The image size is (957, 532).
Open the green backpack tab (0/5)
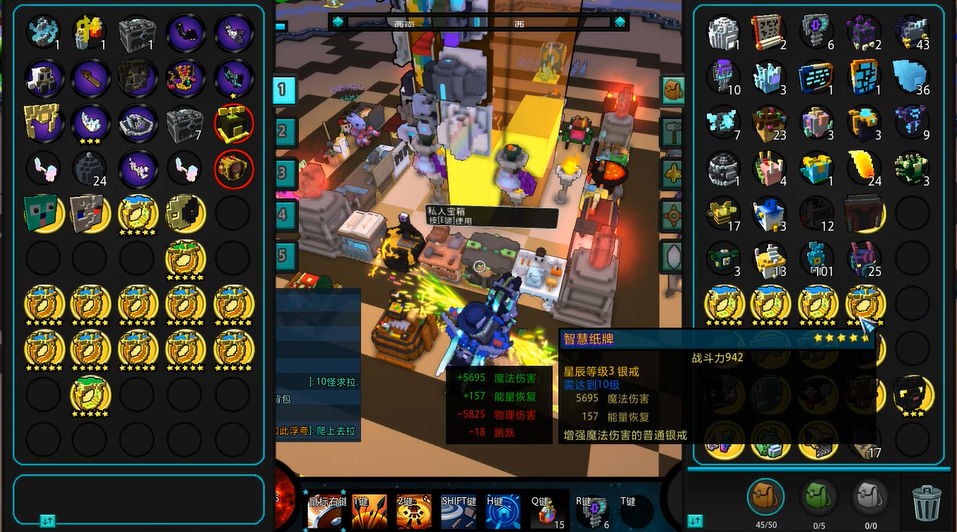[819, 496]
